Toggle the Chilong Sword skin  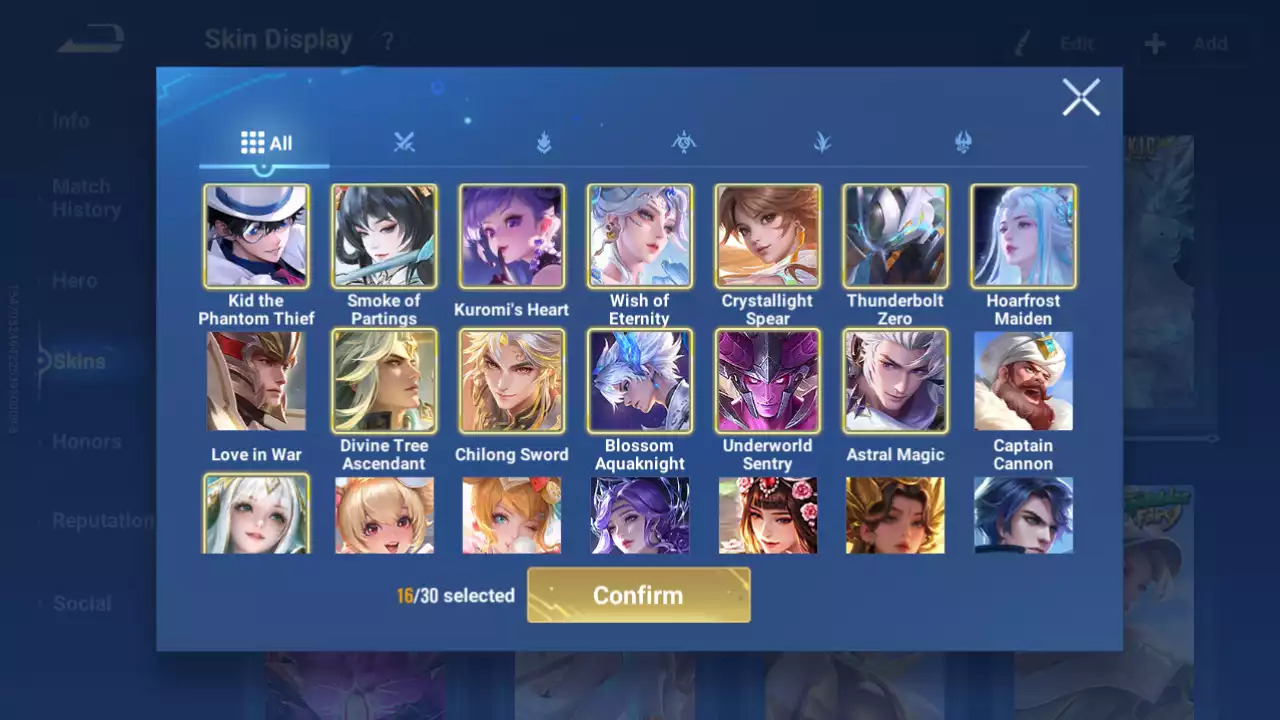click(x=512, y=381)
